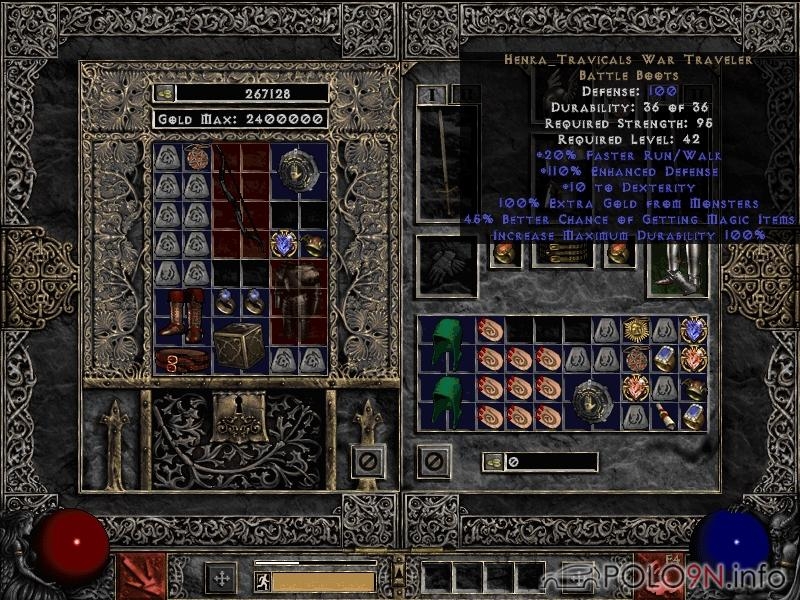Open the Horadric Cube in the stash
Viewport: 800px width, 600px height.
coord(241,346)
